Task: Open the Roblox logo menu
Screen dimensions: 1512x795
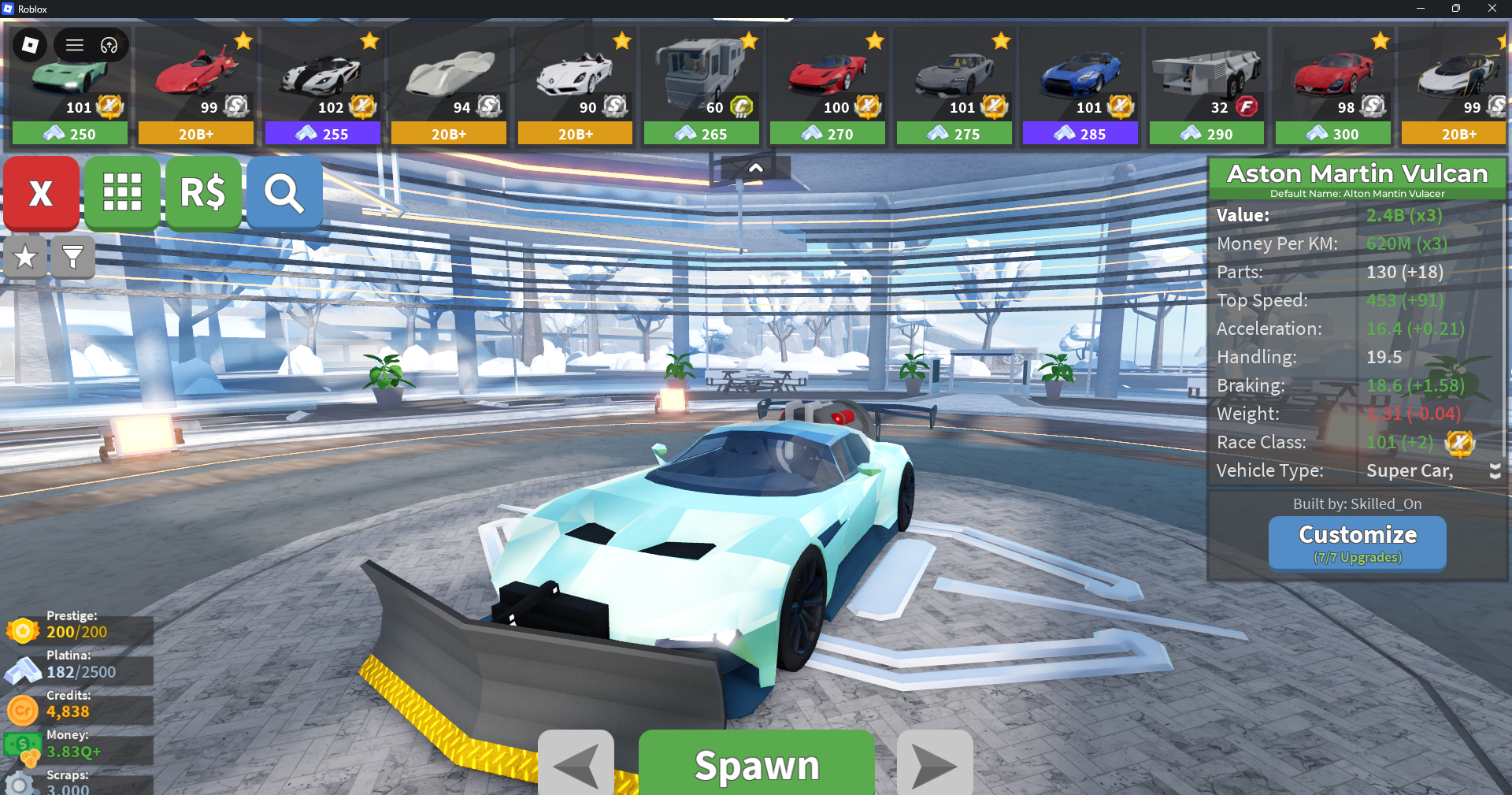Action: tap(30, 45)
